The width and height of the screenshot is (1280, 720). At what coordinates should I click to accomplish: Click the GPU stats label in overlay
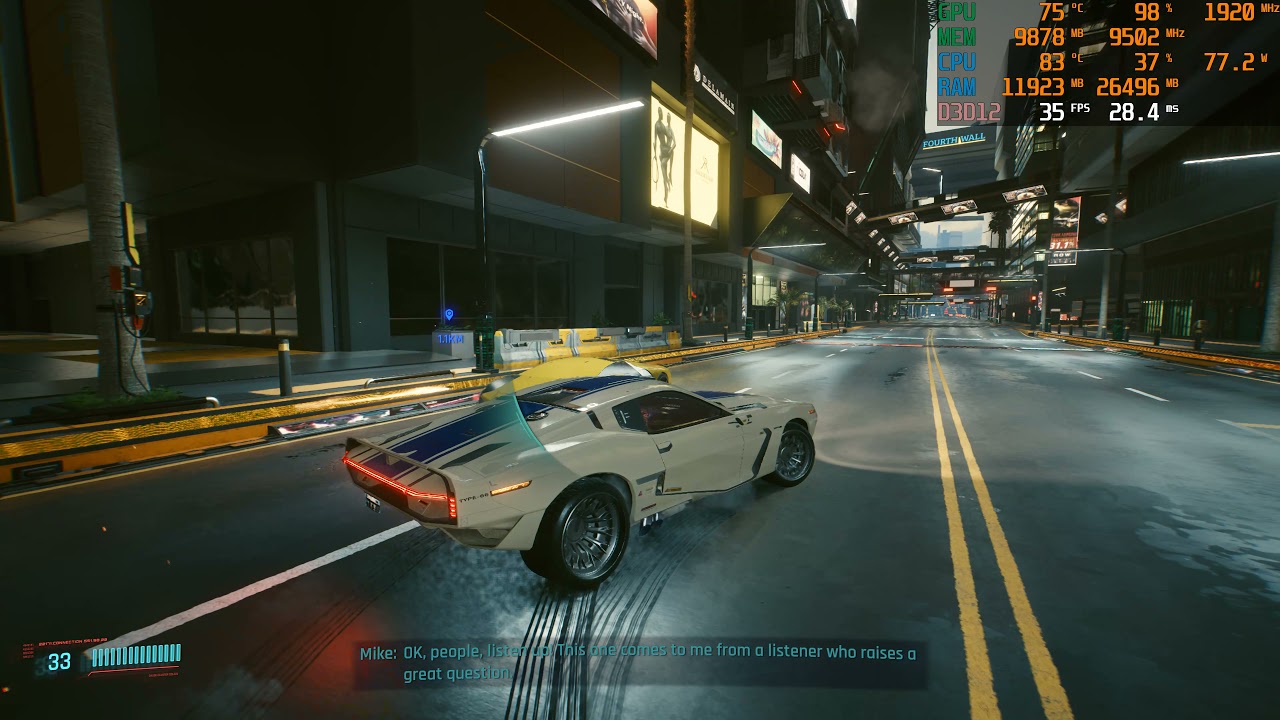957,13
